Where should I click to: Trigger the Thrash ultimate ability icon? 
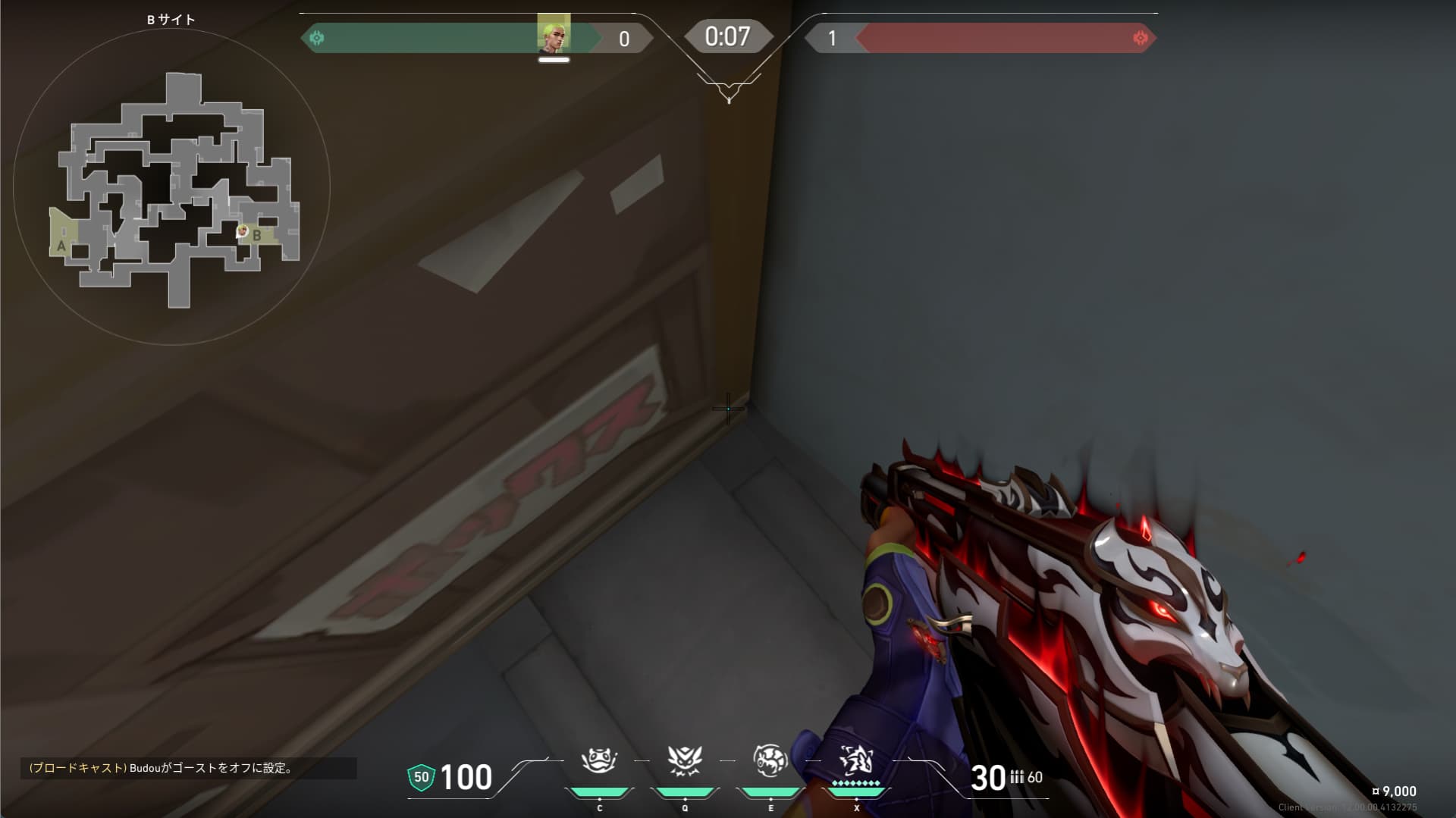pyautogui.click(x=856, y=760)
